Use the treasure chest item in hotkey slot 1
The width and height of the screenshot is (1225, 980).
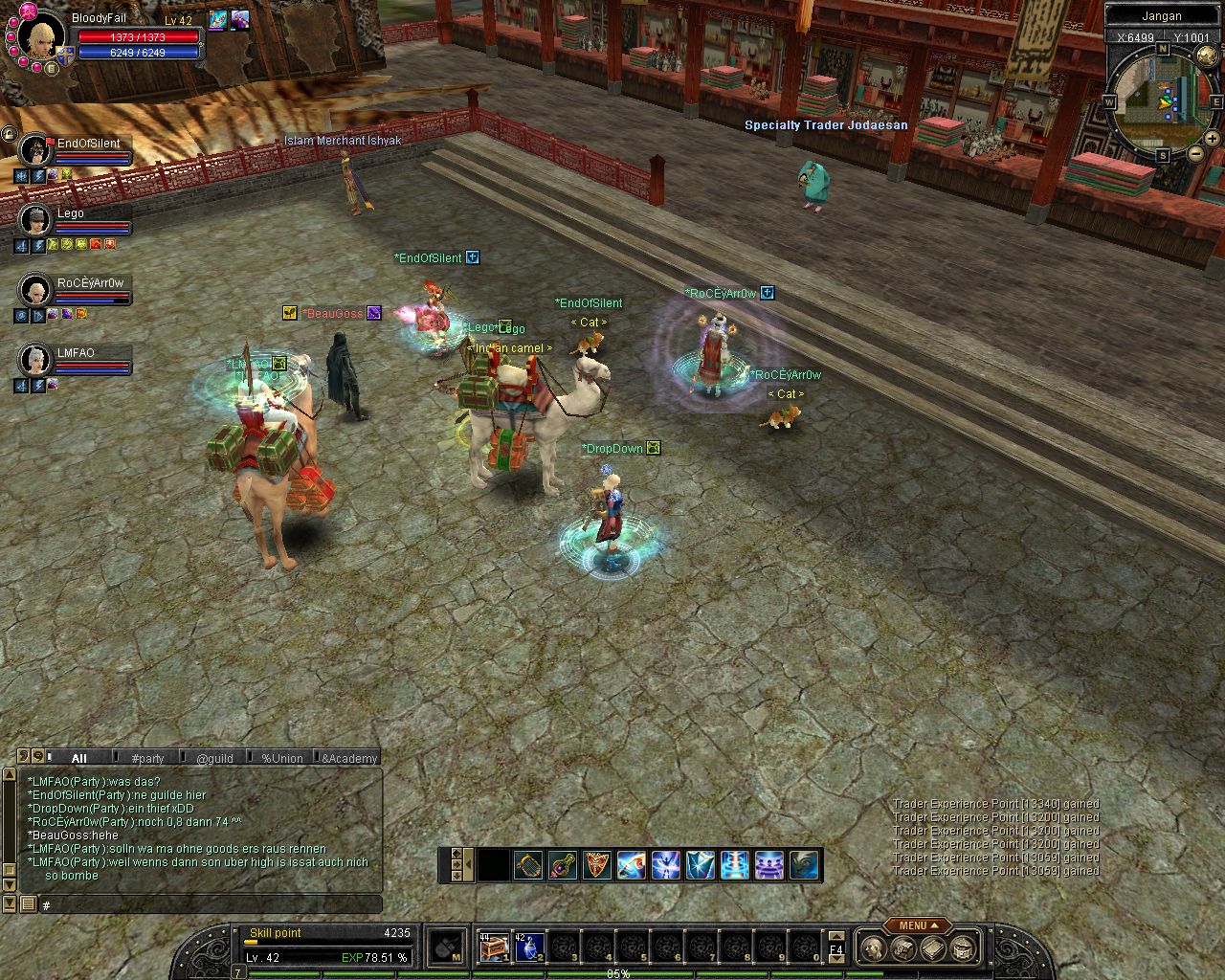[x=494, y=947]
